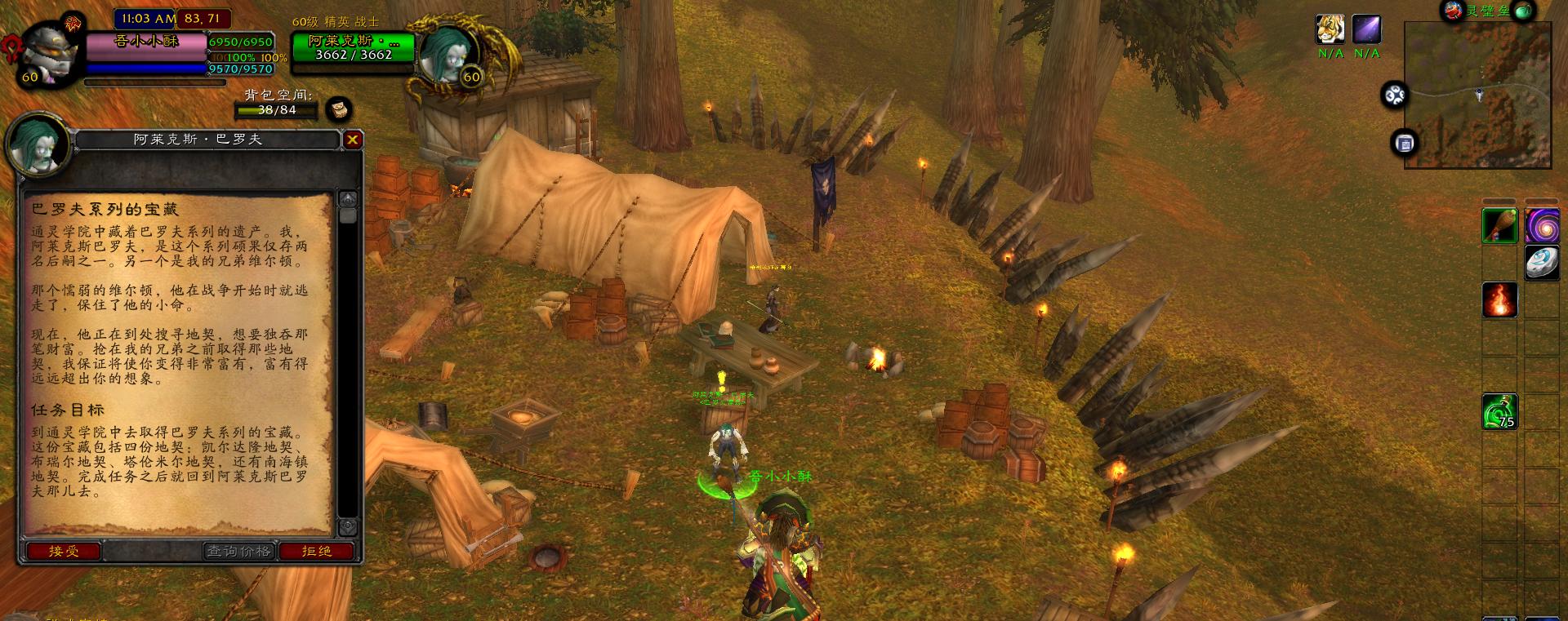1568x621 pixels.
Task: Use the white hearthstone item
Action: pos(1541,263)
